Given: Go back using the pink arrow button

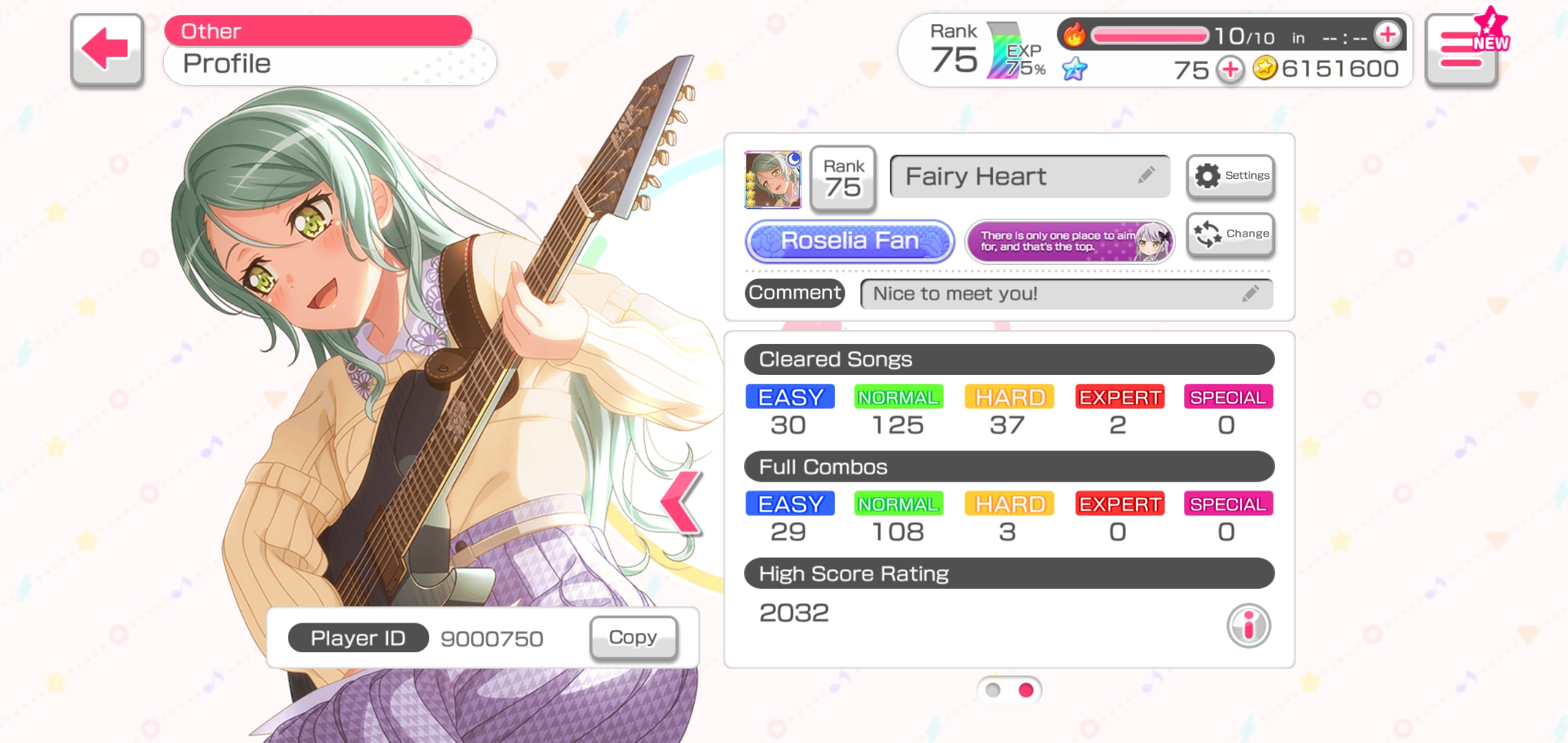Looking at the screenshot, I should 107,50.
